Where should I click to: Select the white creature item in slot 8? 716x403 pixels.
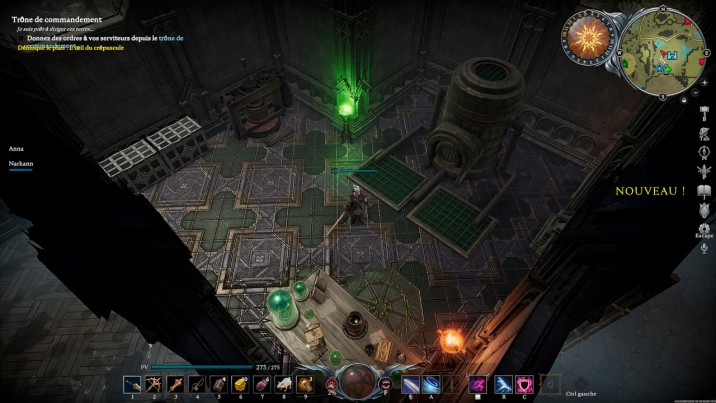[283, 384]
